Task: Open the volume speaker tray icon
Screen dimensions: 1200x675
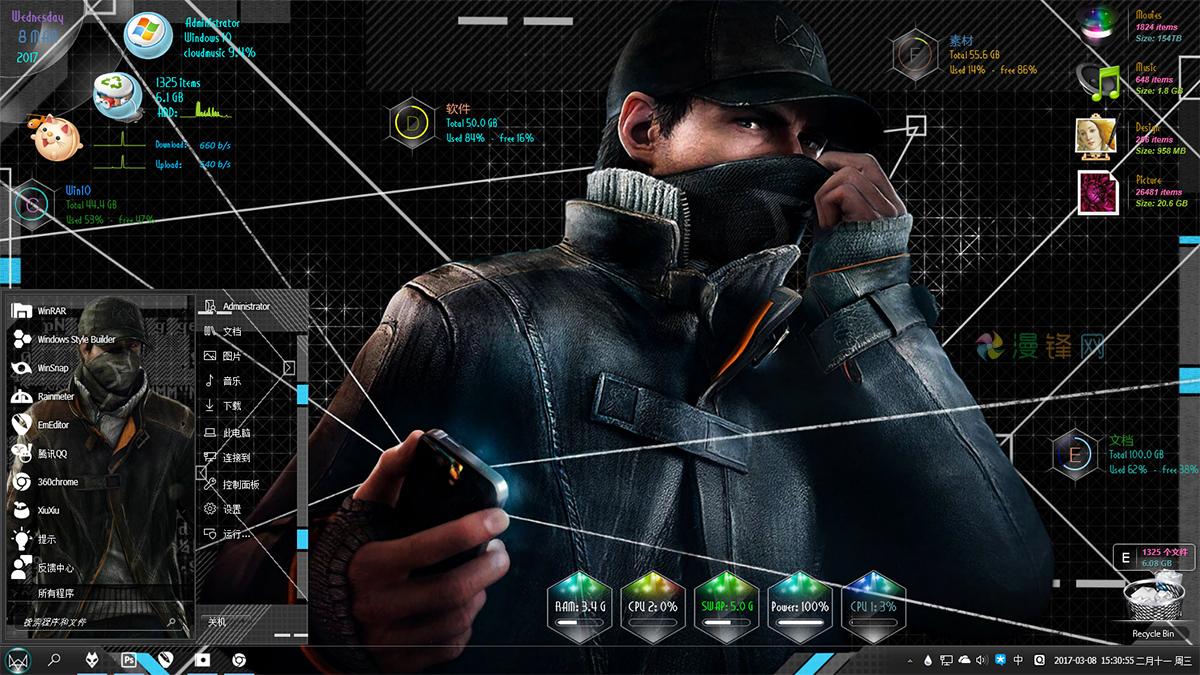Action: click(x=981, y=660)
